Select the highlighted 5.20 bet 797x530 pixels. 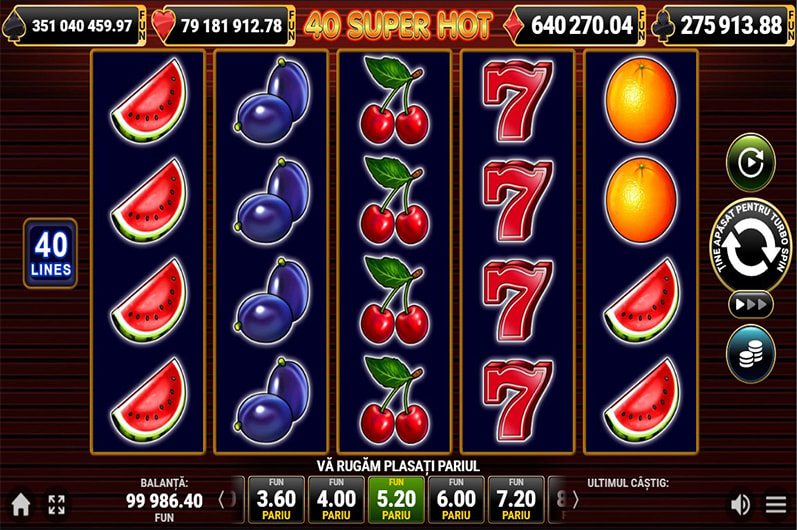396,499
